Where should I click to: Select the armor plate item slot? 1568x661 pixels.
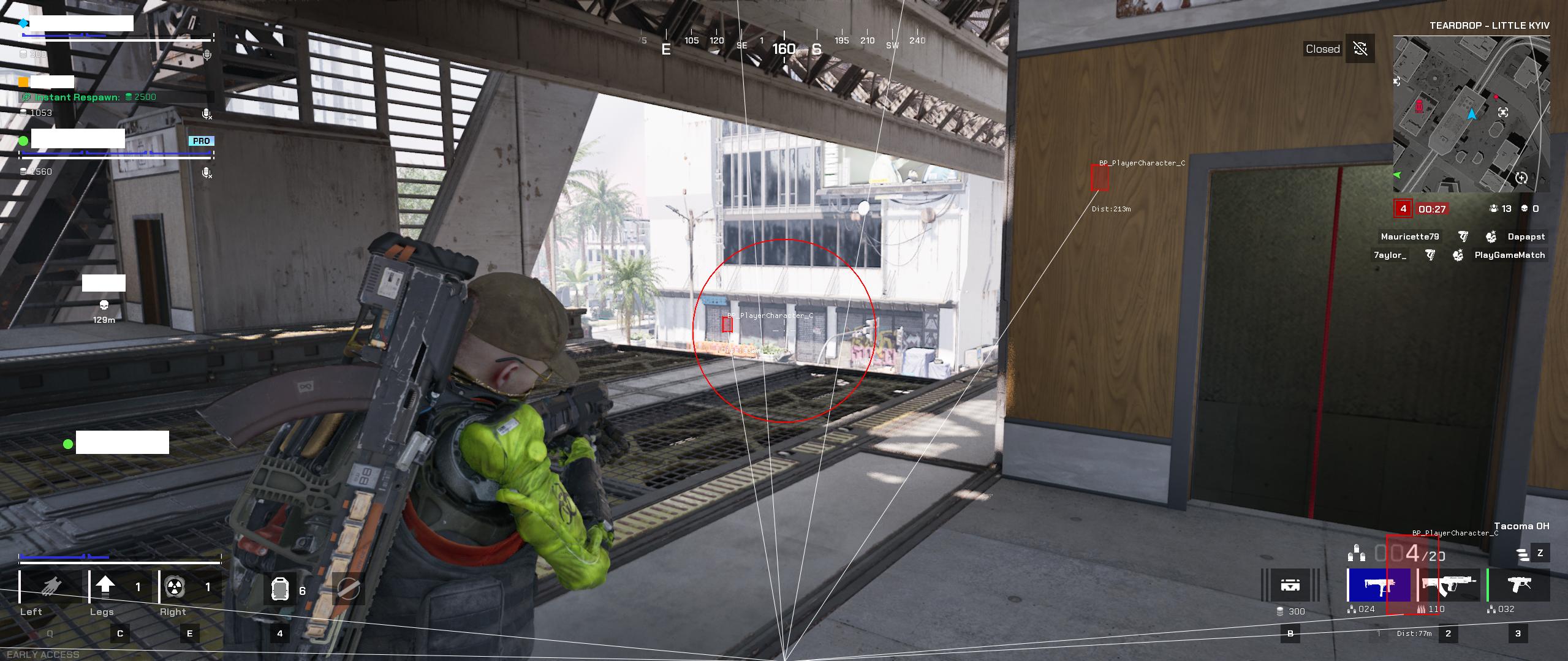[279, 590]
